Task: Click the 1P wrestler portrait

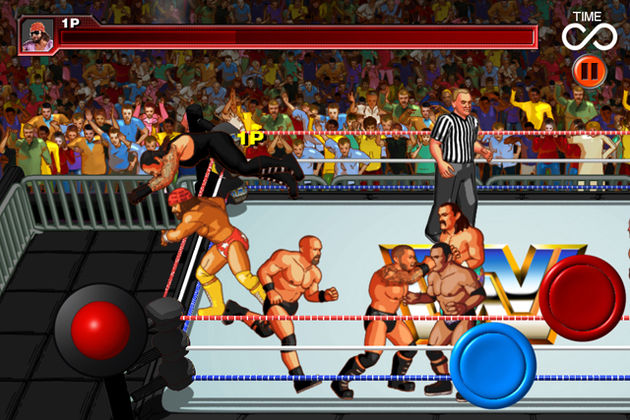Action: click(34, 37)
